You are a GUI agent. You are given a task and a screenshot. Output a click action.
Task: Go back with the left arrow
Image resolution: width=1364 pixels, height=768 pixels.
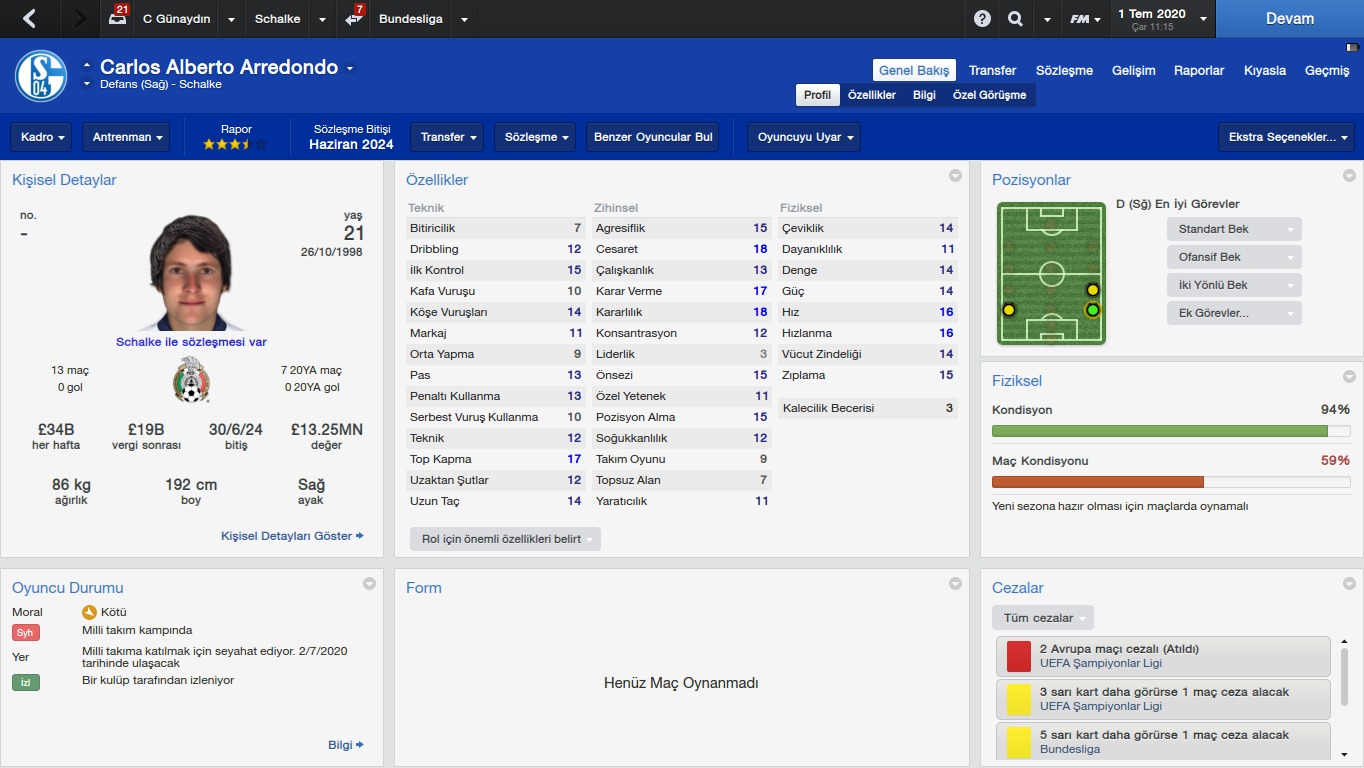(29, 19)
